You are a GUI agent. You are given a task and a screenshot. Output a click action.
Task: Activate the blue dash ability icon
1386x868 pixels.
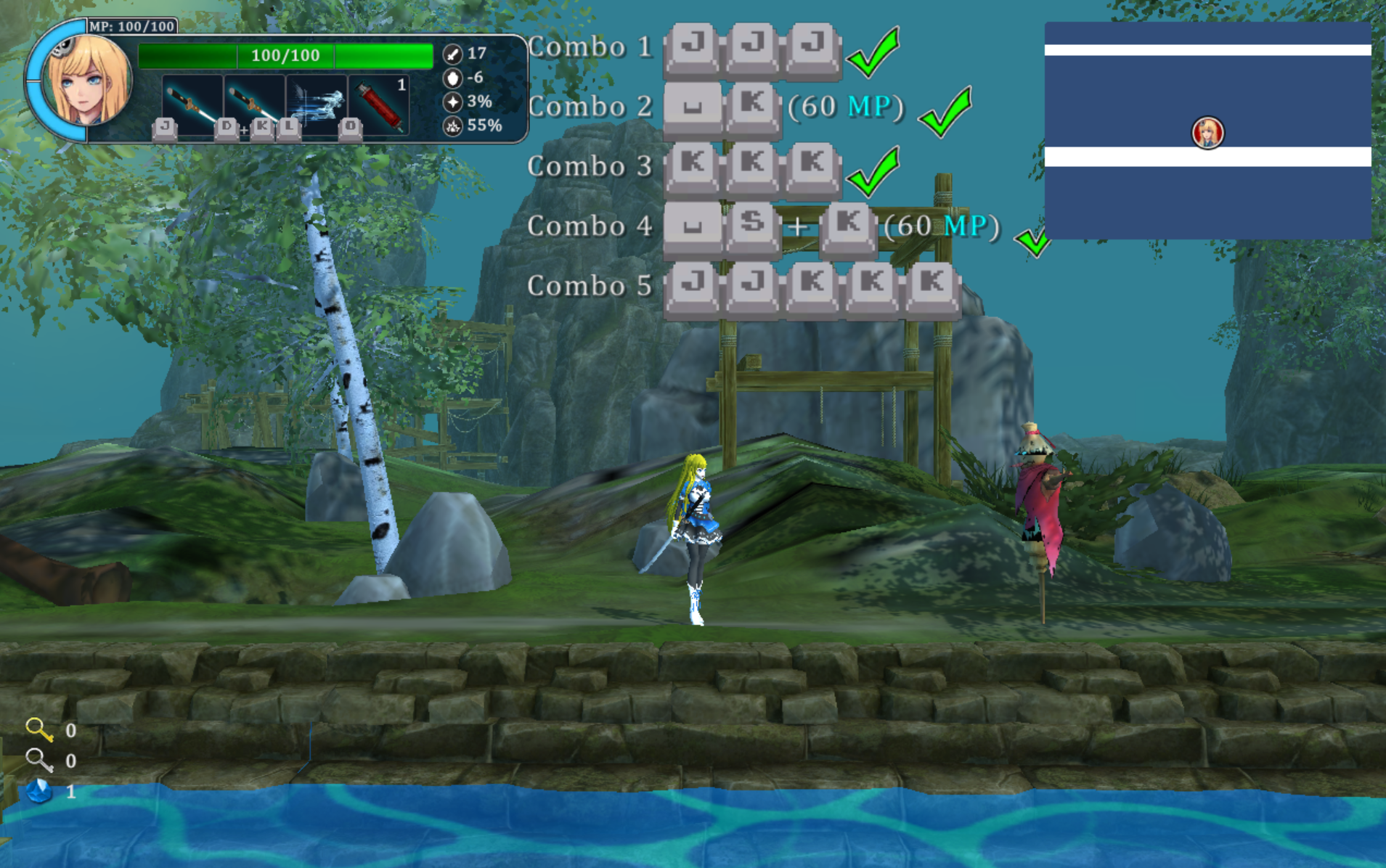317,103
